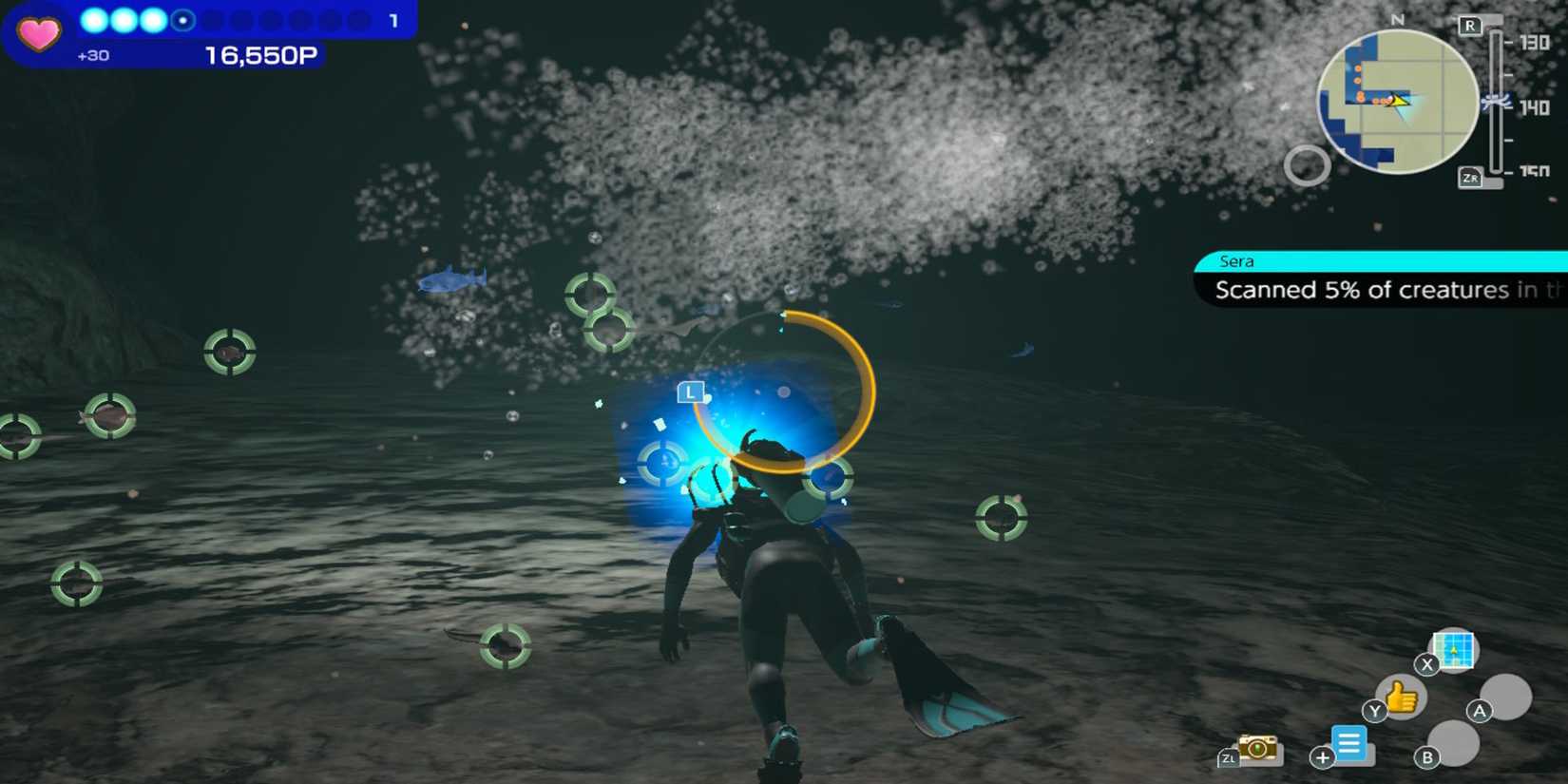Click the grey circle below the minimap
This screenshot has height=784, width=1568.
point(1308,165)
